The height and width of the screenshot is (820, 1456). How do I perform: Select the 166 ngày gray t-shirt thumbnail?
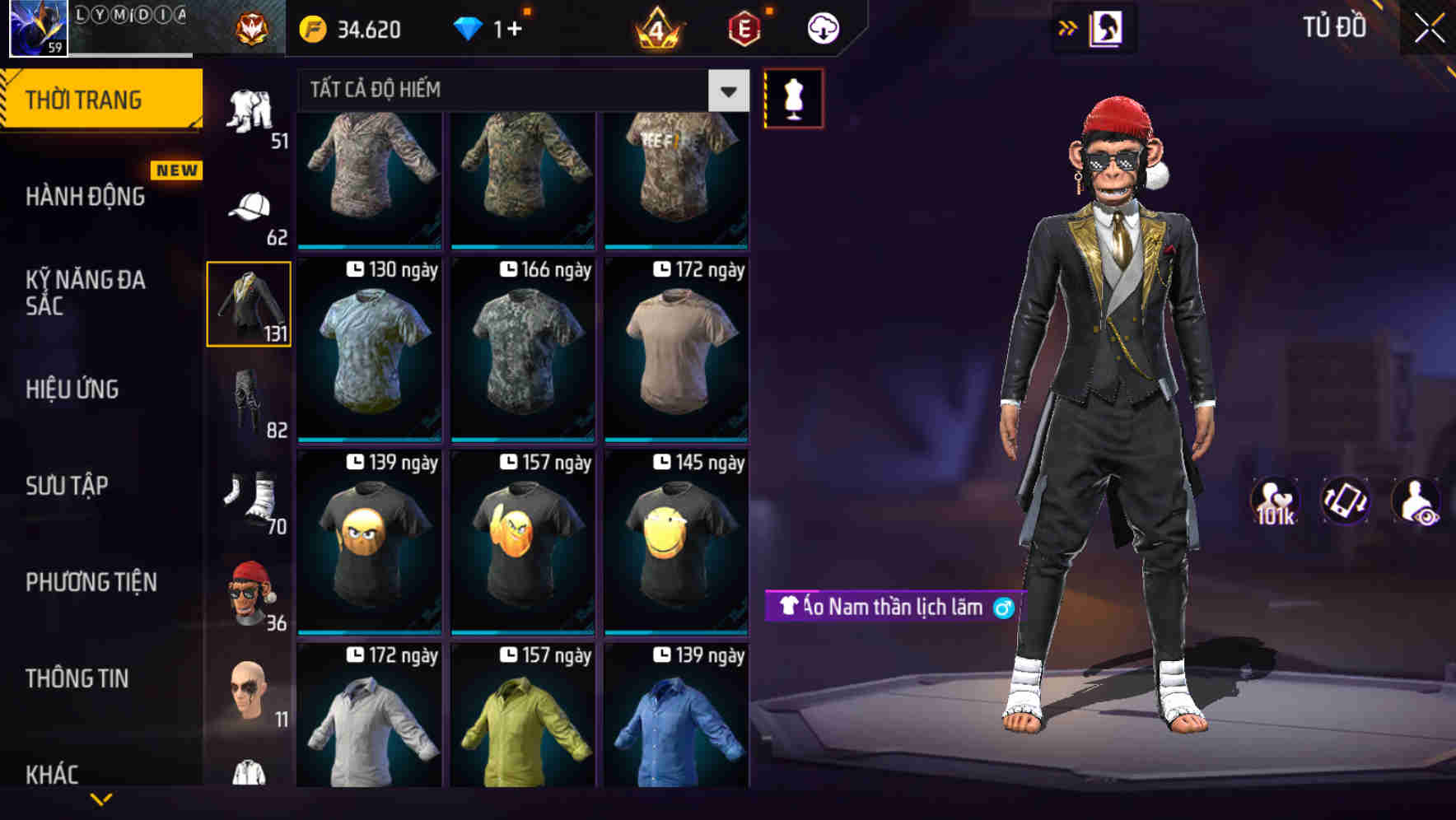(x=522, y=350)
